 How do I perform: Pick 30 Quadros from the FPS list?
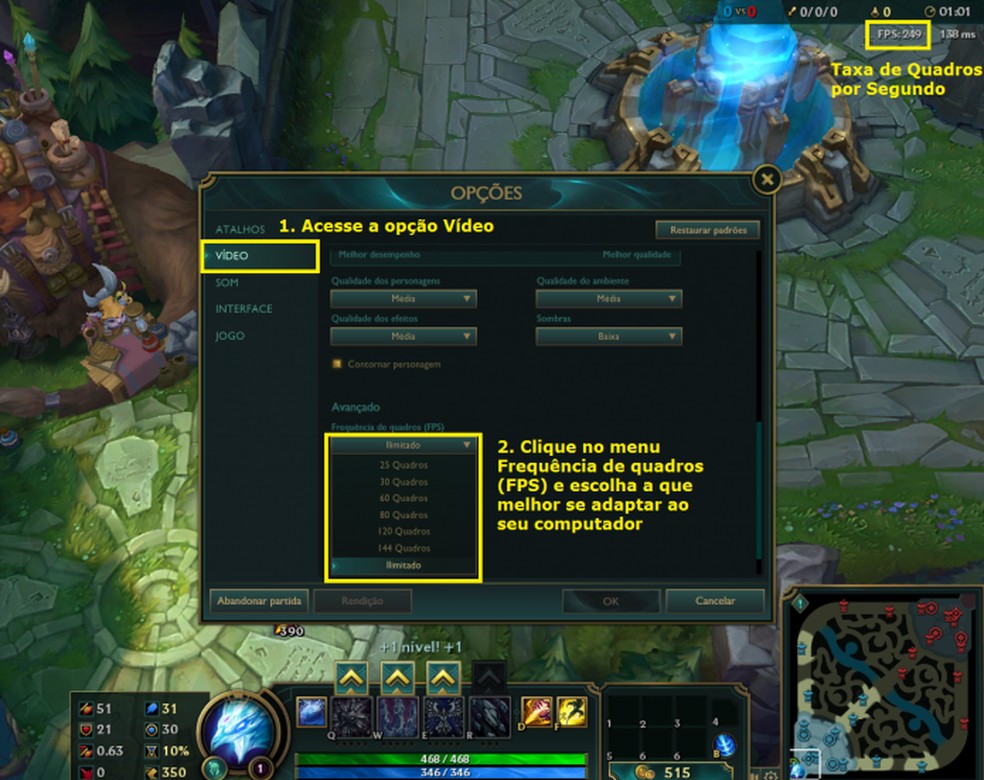pos(403,482)
